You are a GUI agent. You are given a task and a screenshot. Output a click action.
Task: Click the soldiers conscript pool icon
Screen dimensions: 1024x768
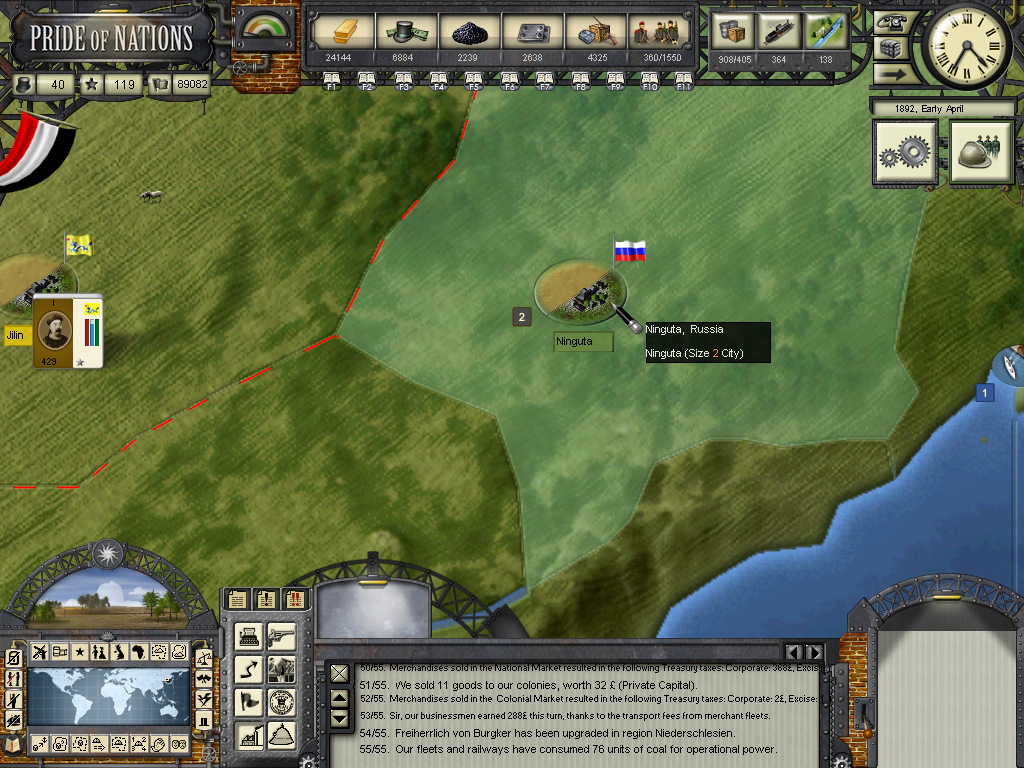(658, 32)
